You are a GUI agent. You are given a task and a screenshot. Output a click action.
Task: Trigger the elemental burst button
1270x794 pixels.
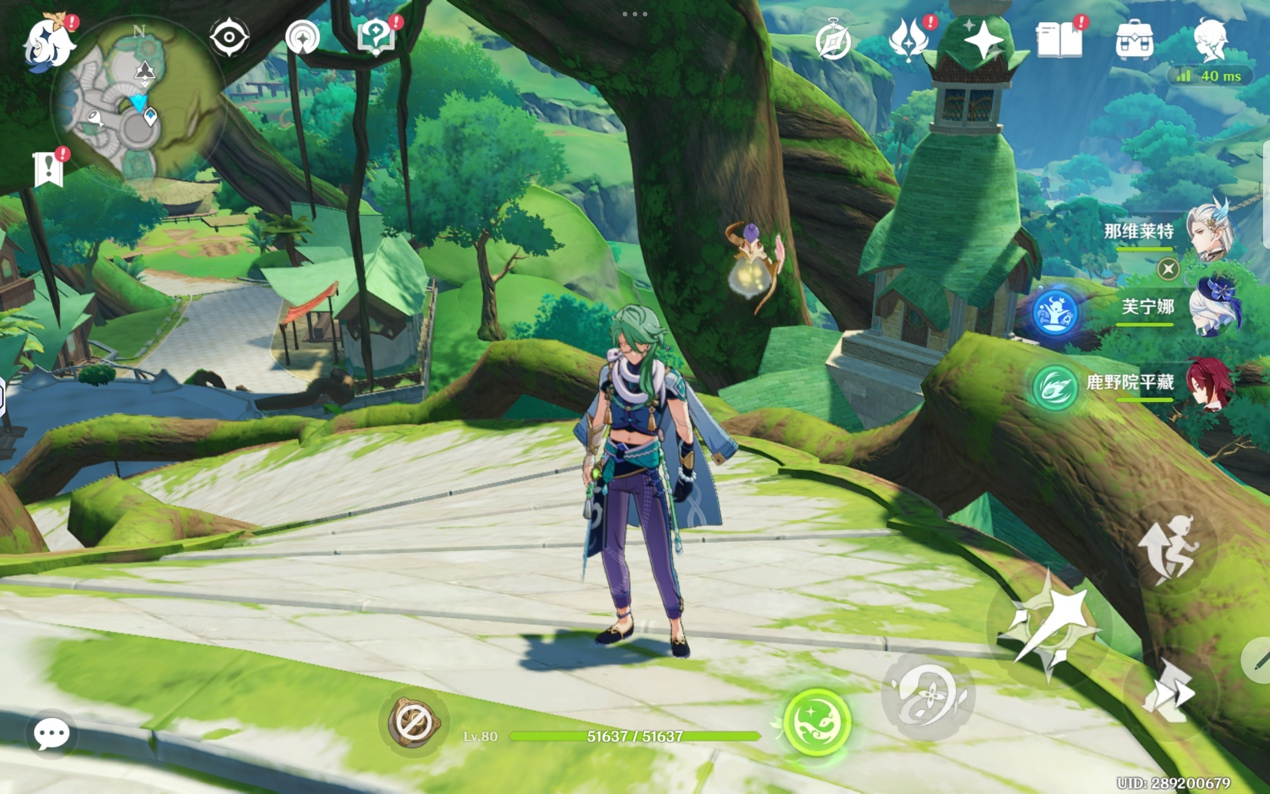coord(928,695)
